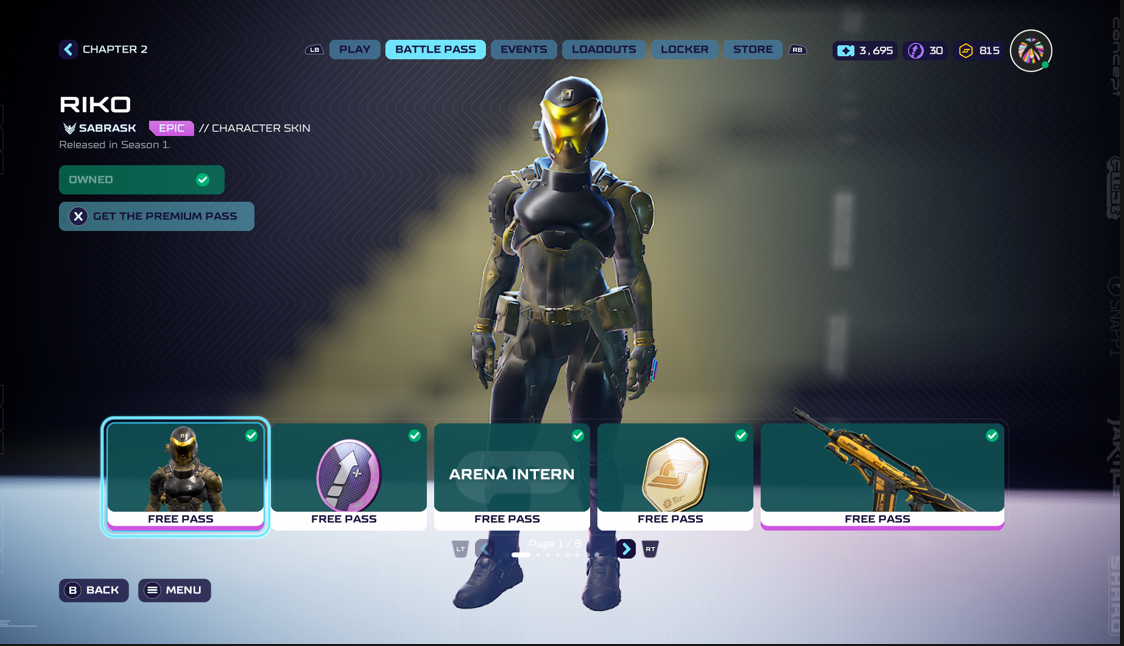Select the Riko character skin reward
This screenshot has height=646, width=1124.
[185, 475]
